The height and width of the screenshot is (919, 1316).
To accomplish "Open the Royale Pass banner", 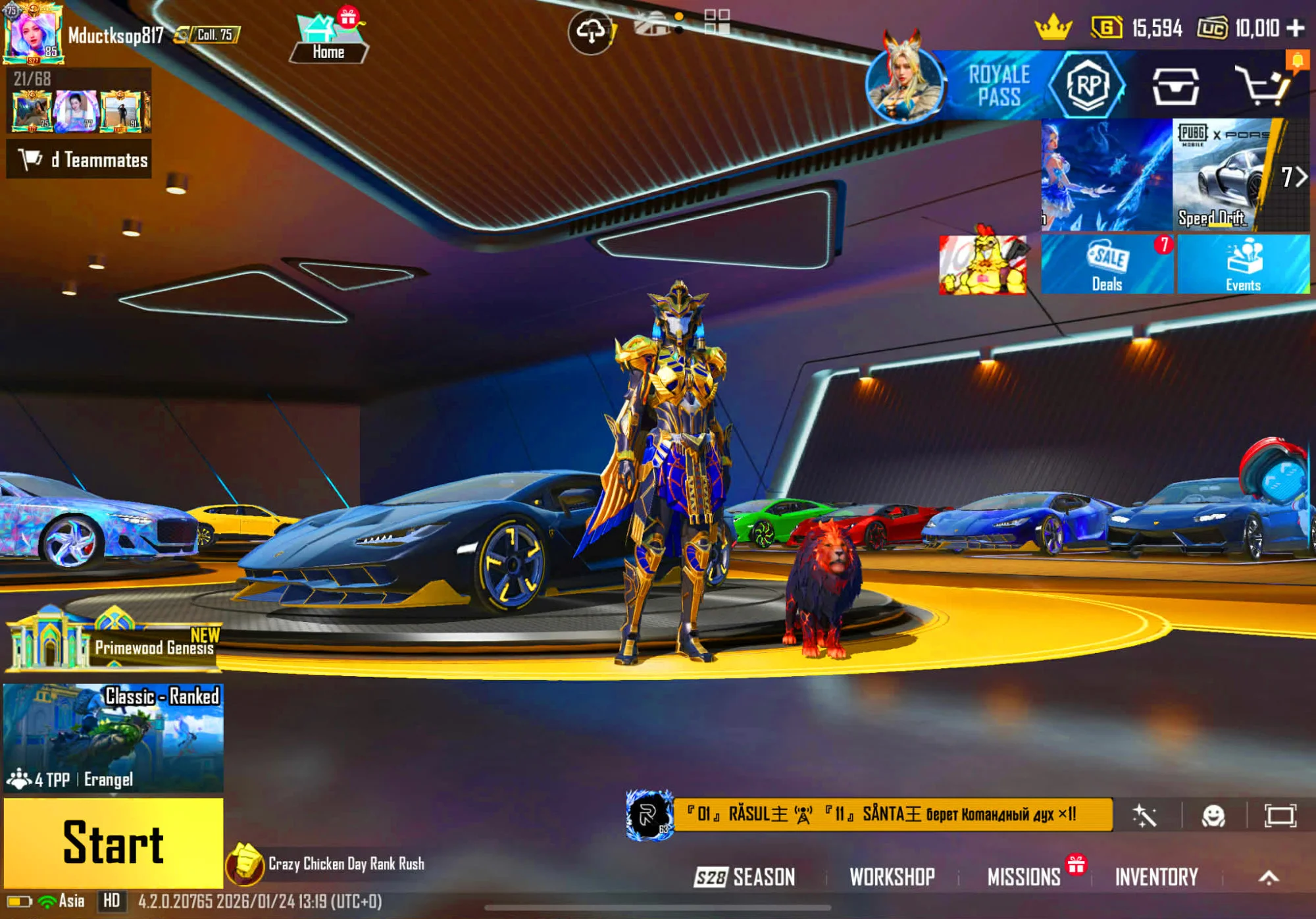I will 1000,86.
